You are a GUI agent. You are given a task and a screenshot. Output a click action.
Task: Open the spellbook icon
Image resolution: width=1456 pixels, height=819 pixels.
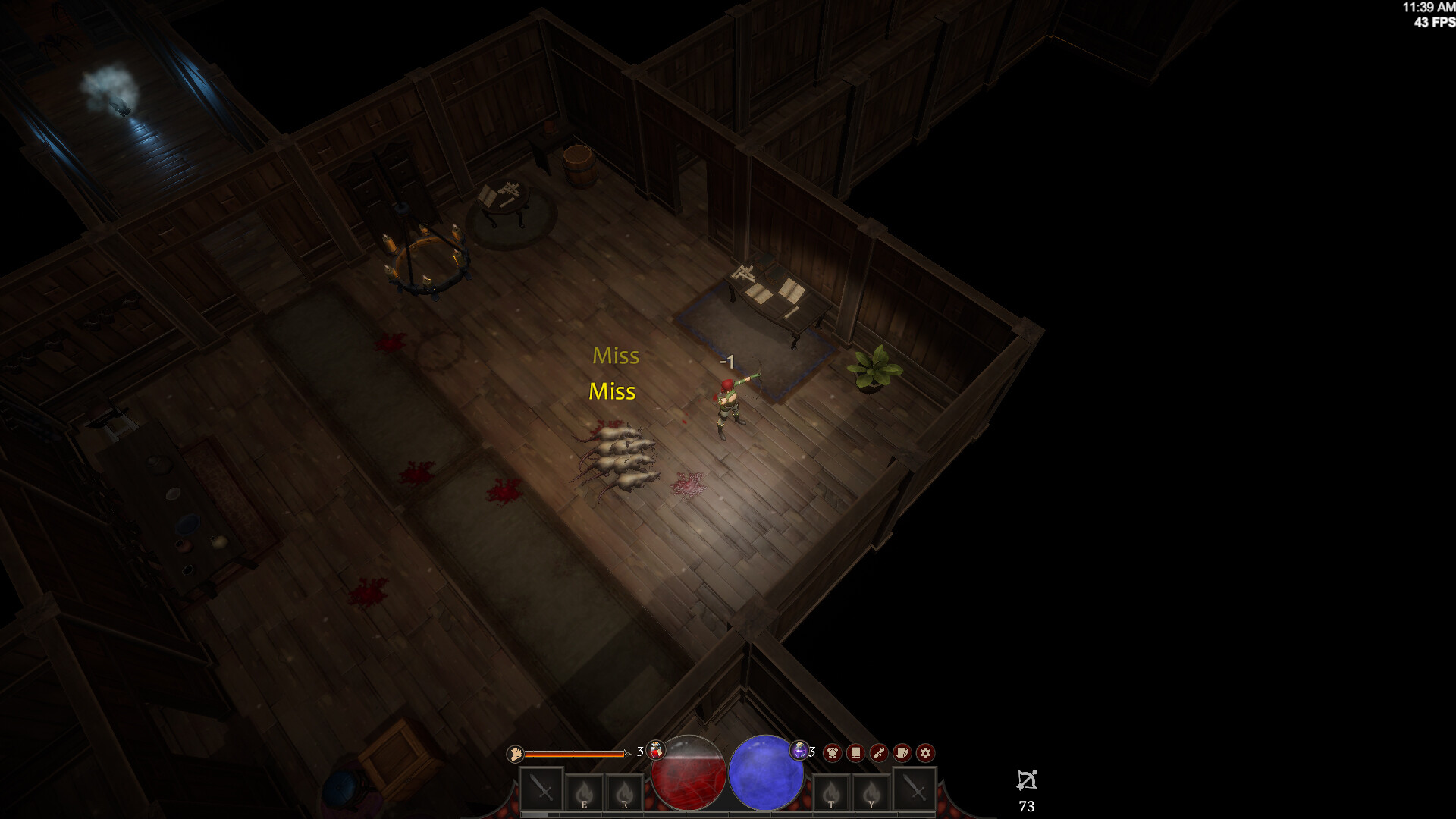855,753
